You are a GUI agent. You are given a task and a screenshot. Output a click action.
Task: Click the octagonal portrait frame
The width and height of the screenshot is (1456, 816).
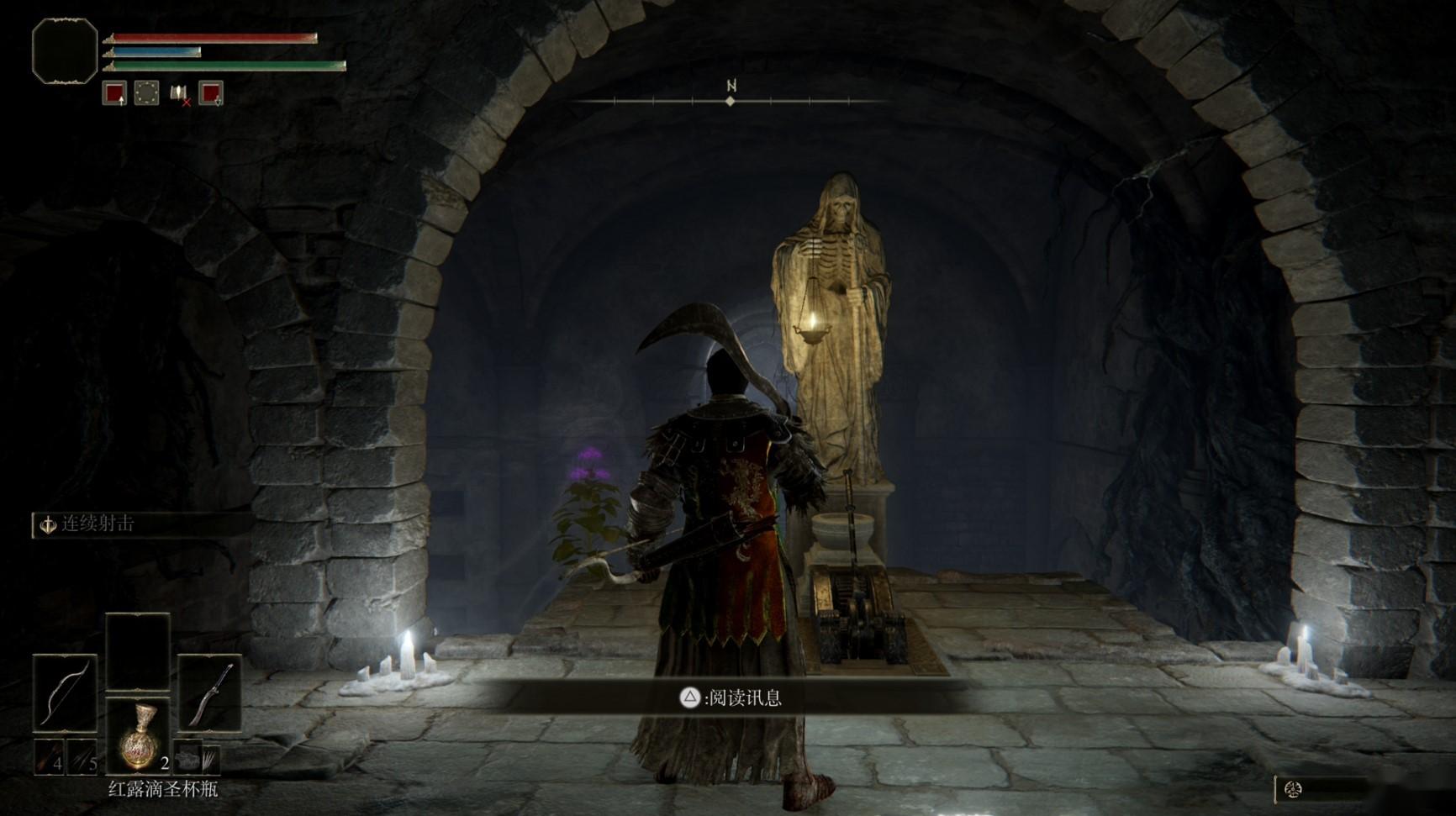pos(65,51)
